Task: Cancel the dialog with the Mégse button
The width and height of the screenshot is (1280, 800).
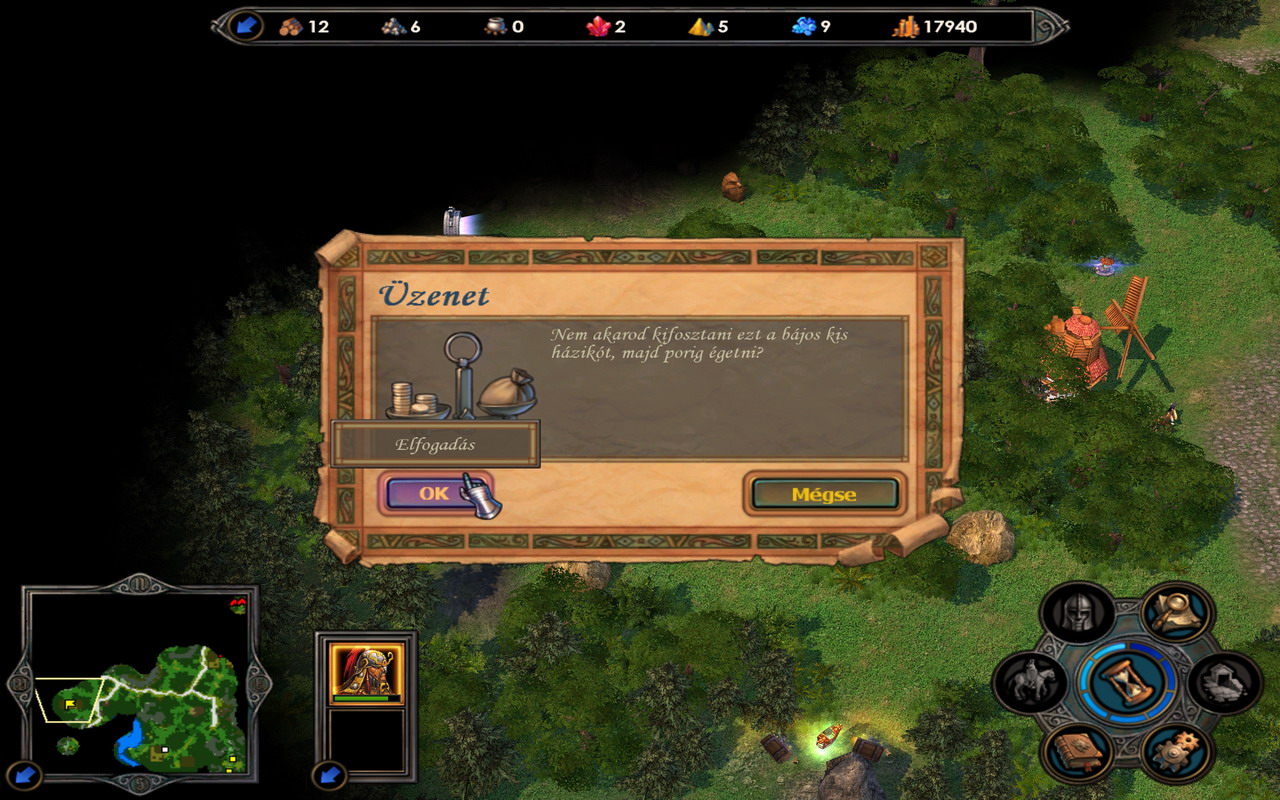Action: (x=824, y=494)
